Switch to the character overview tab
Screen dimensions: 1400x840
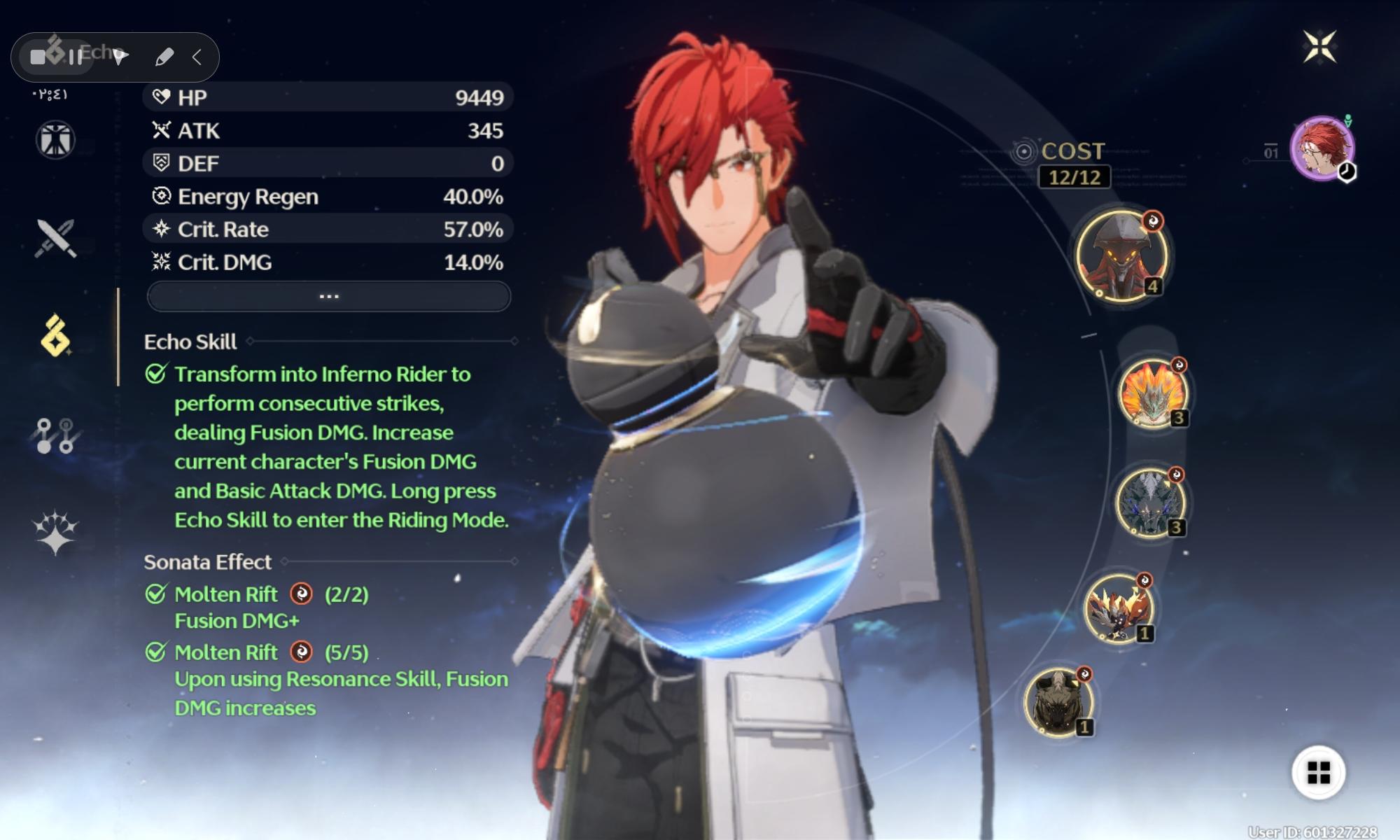click(55, 139)
